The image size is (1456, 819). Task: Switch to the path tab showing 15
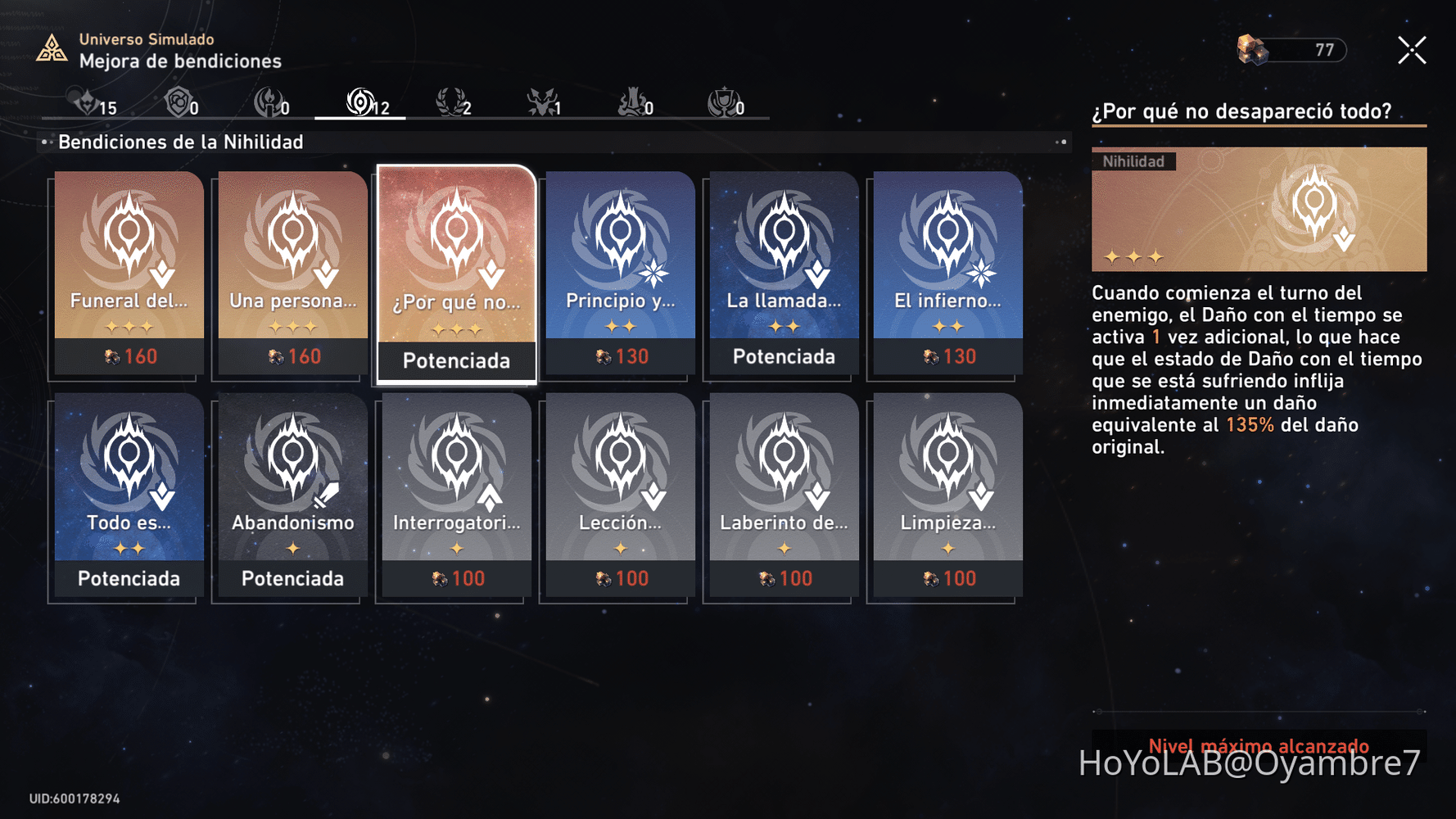94,104
